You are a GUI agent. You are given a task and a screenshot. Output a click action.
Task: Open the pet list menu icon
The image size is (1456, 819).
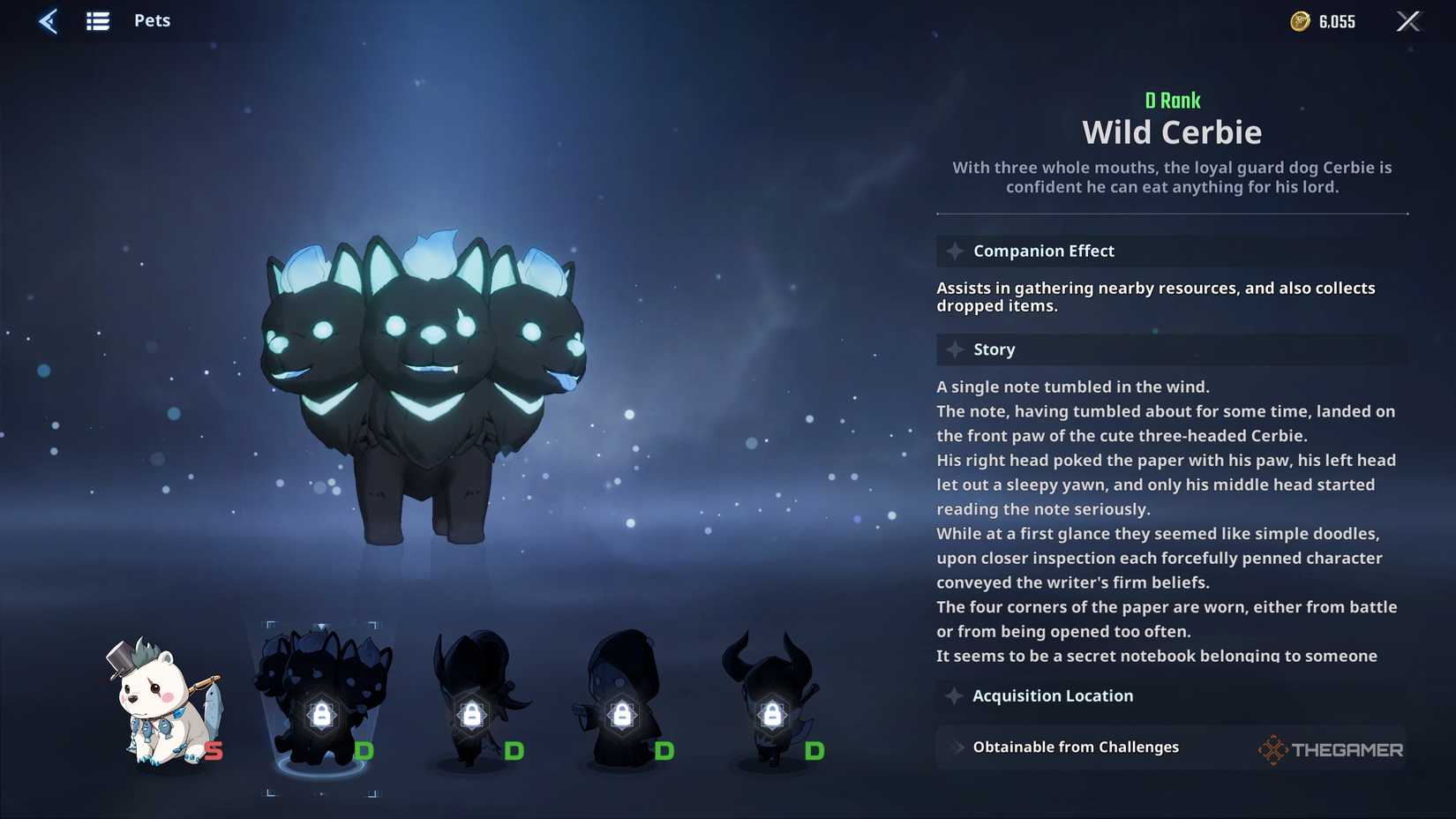click(x=98, y=20)
